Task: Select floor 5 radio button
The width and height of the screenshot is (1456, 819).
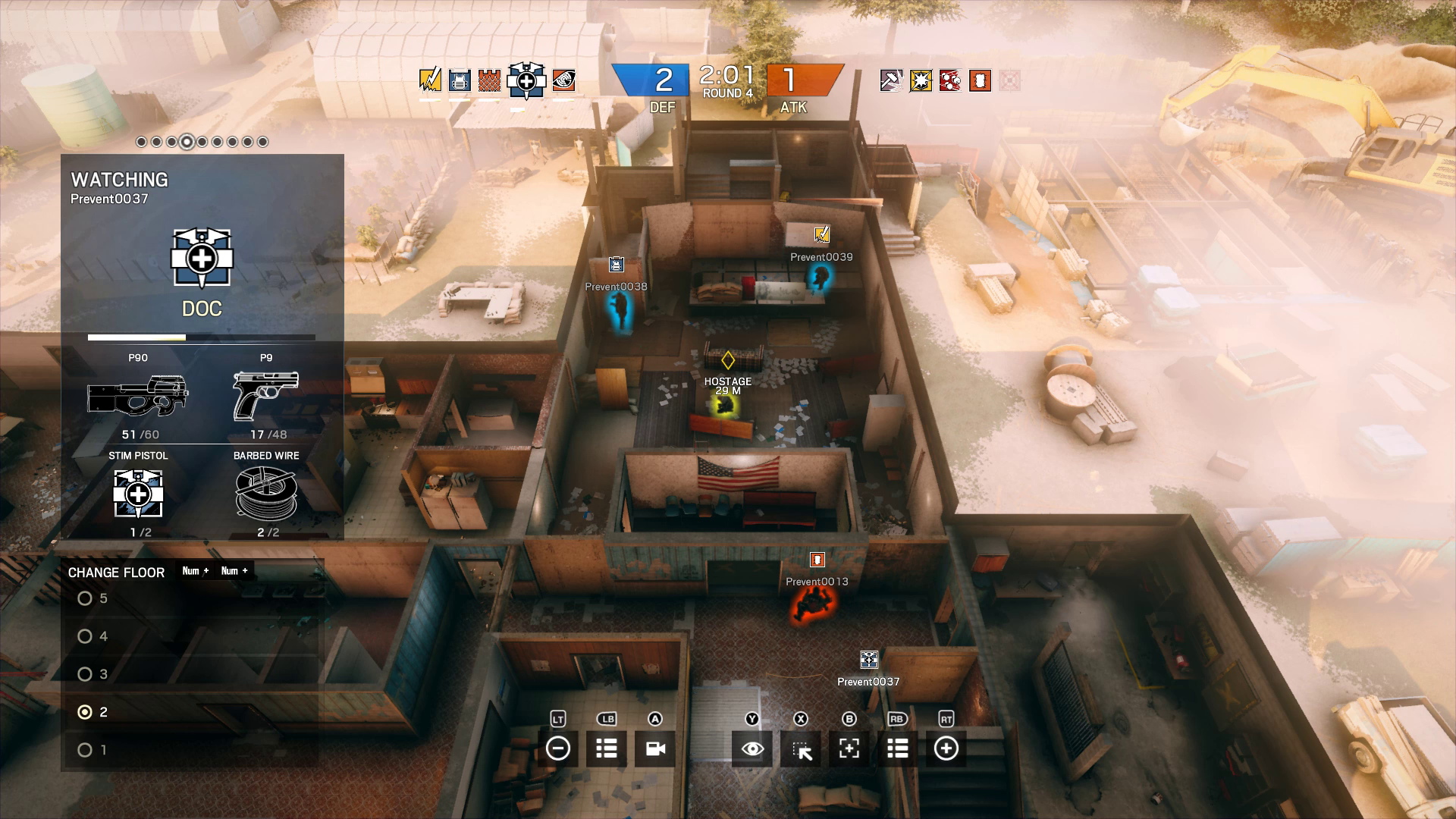Action: coord(83,598)
